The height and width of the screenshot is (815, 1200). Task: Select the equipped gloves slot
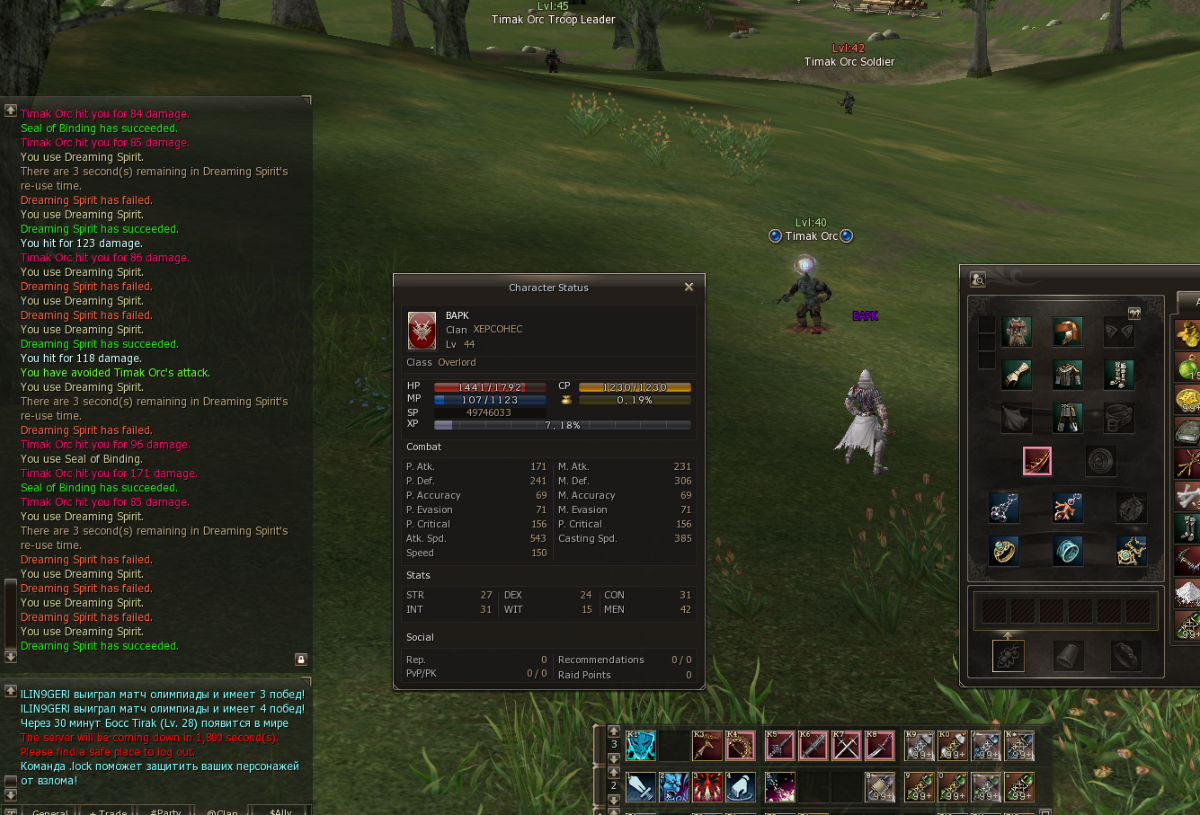click(1016, 375)
